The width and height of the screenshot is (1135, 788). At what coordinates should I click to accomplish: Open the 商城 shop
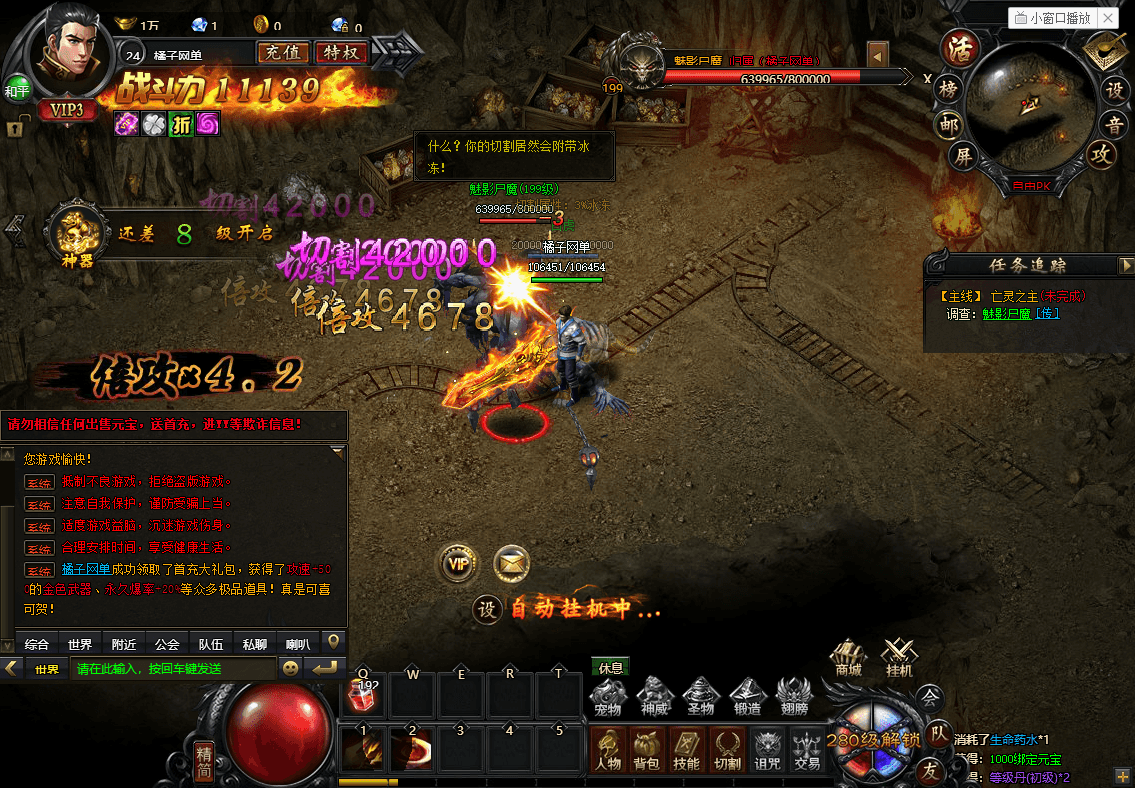pos(848,657)
